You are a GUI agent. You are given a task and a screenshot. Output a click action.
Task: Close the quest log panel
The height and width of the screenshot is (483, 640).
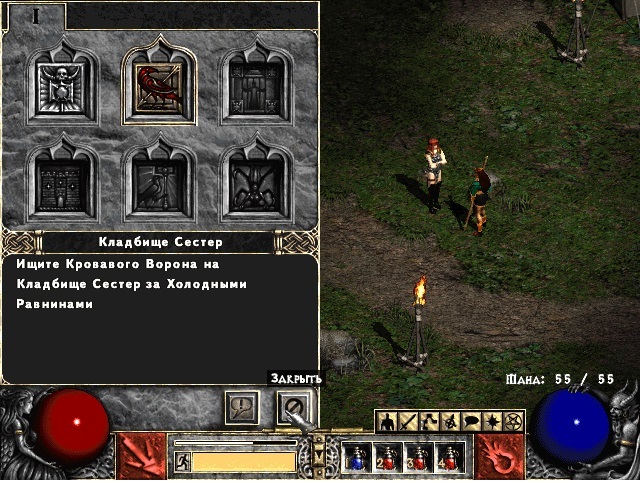[x=295, y=406]
